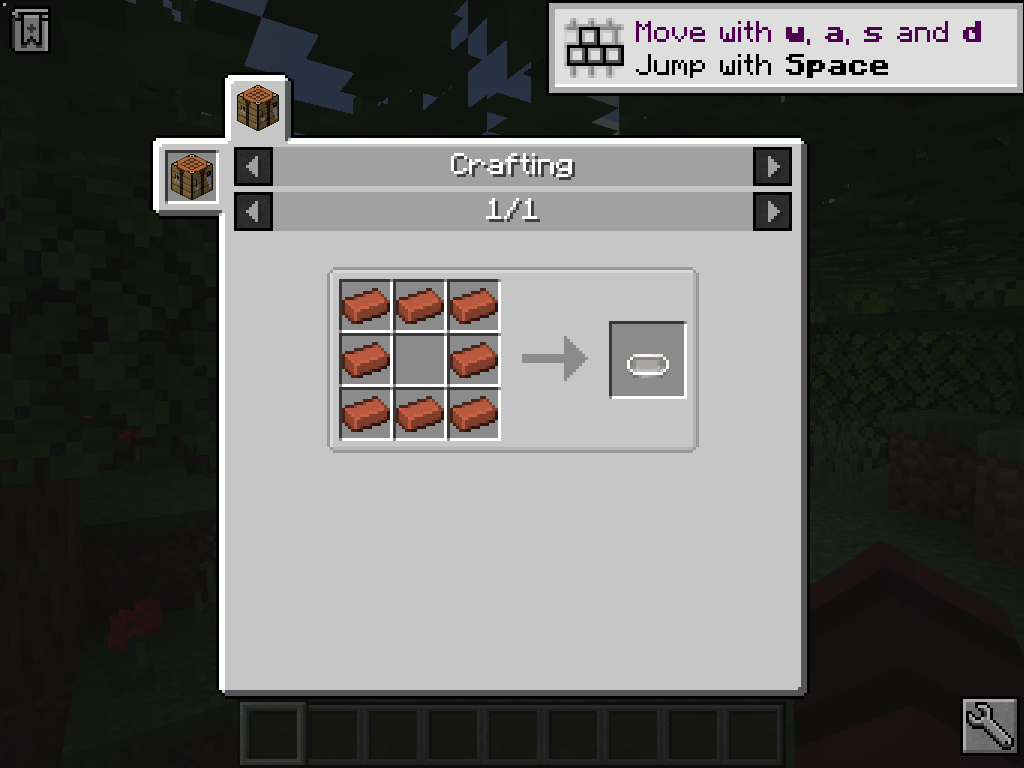Screen dimensions: 1024x768
Task: Show the previous recipe page beside 1/1
Action: (253, 211)
